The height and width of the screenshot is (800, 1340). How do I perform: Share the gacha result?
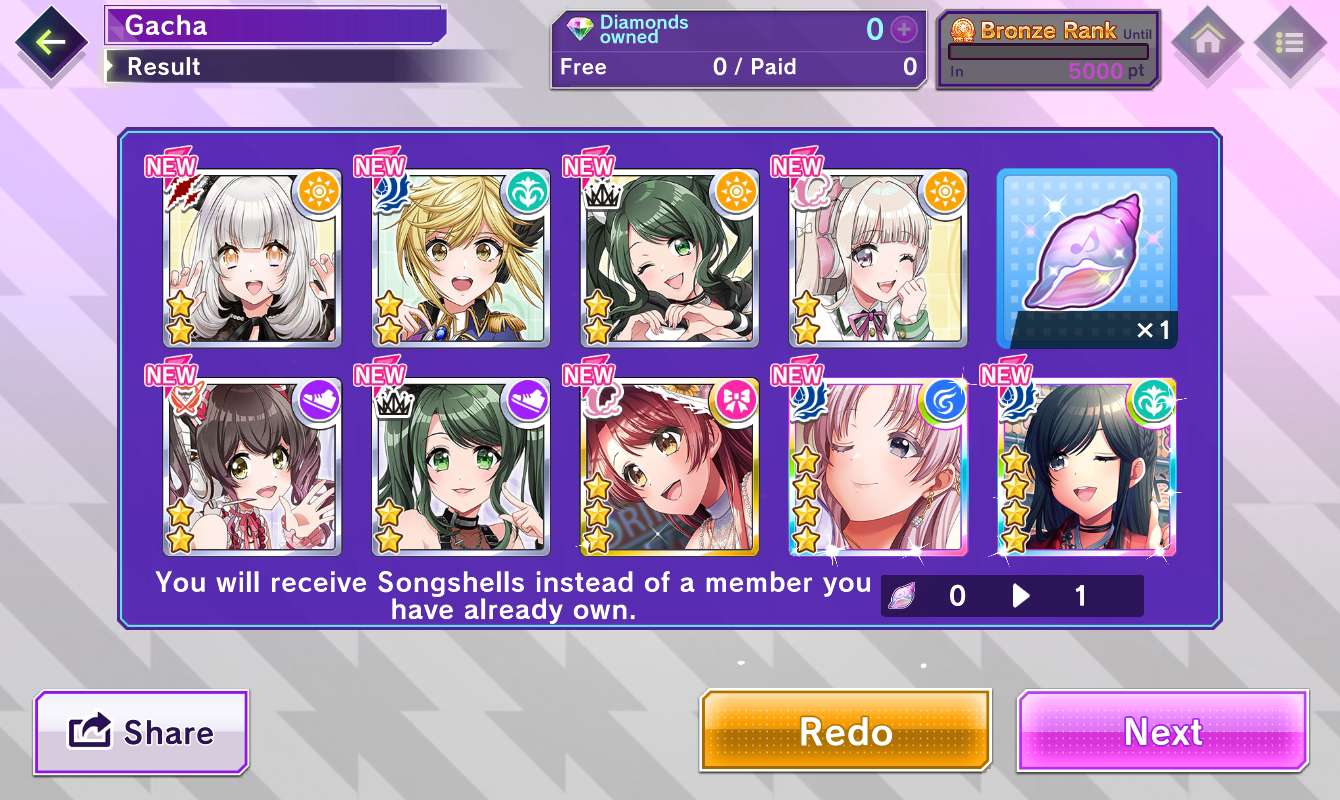point(141,733)
